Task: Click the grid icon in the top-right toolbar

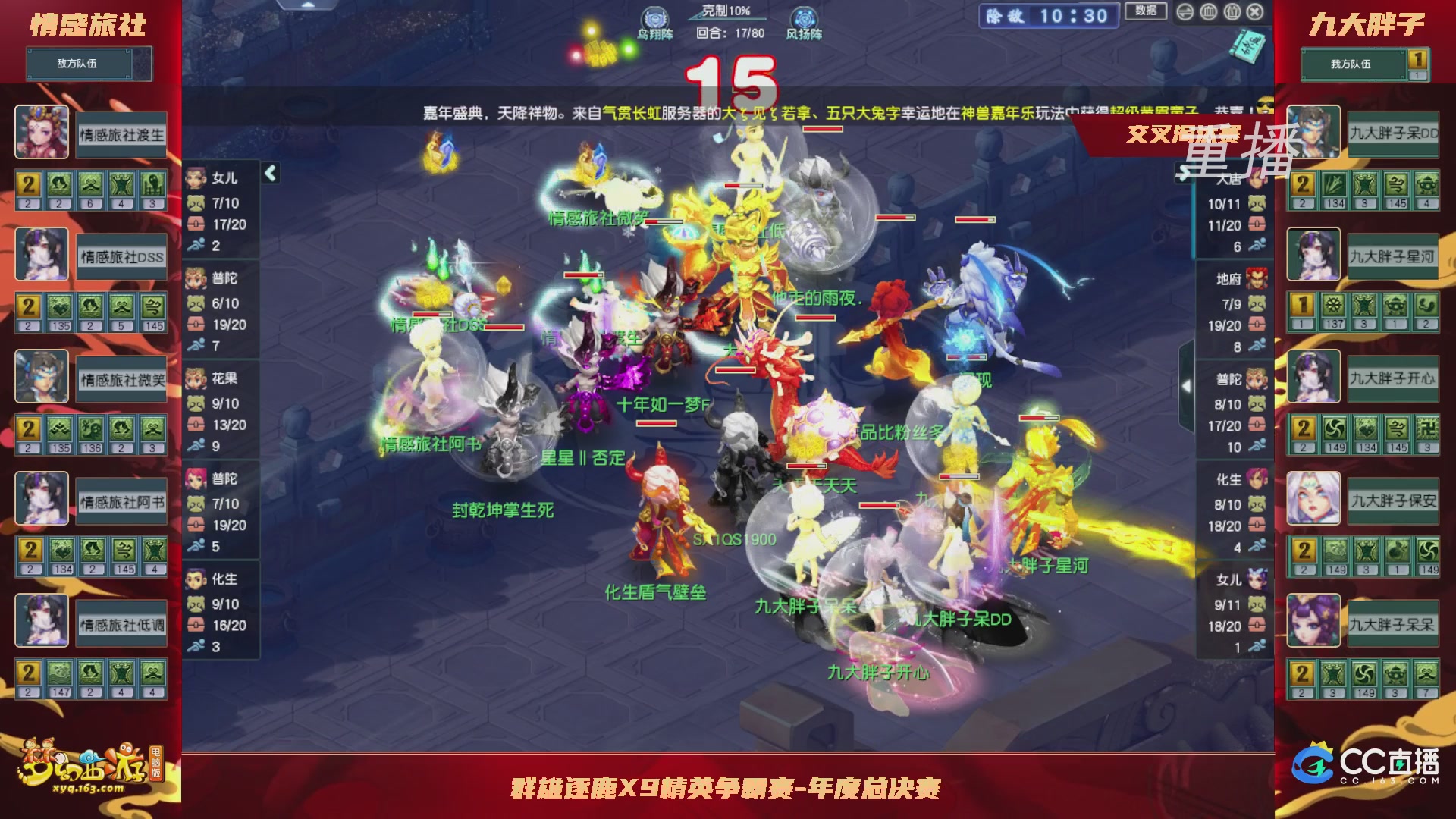Action: click(1208, 12)
